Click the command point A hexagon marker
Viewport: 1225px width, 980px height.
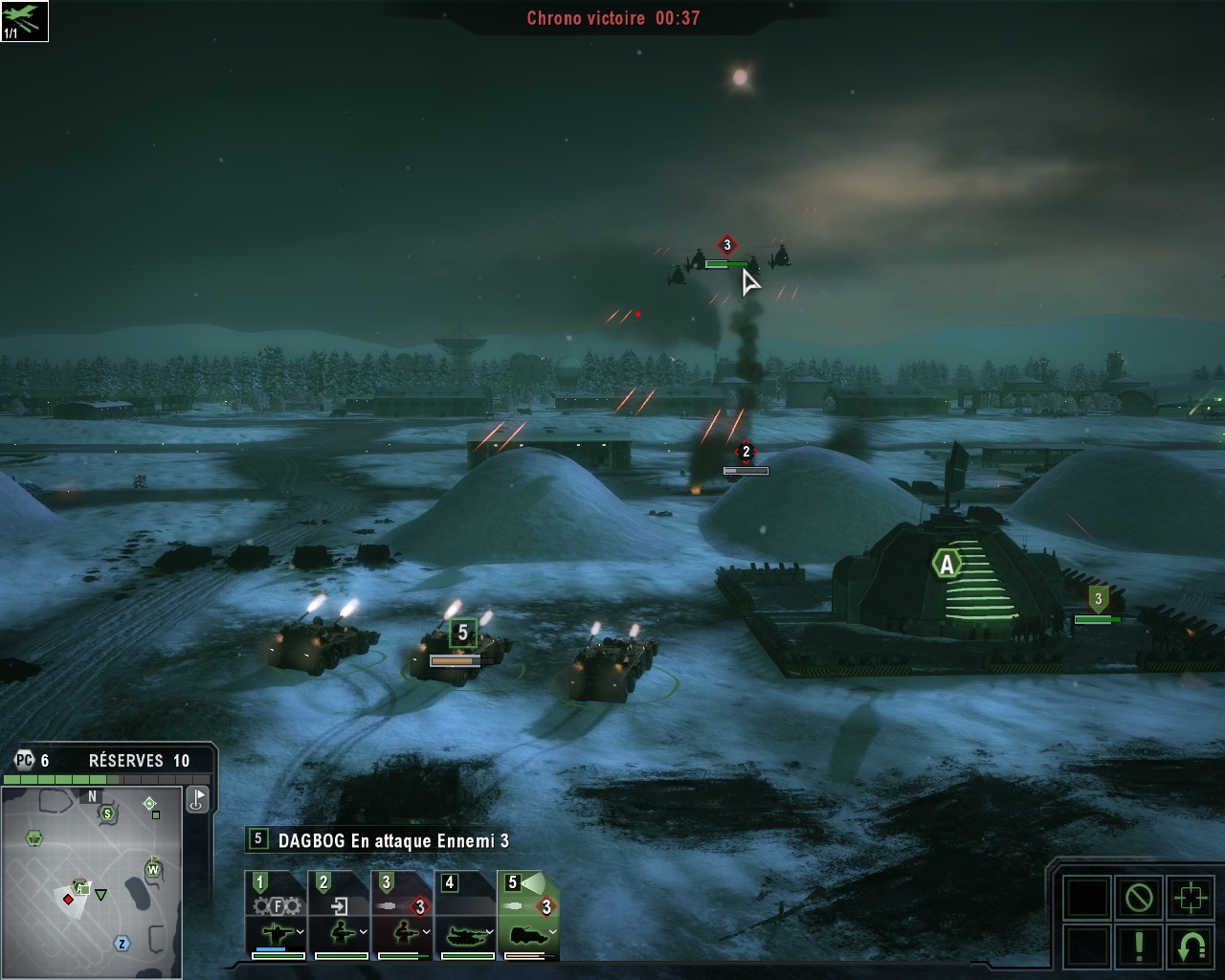click(x=947, y=565)
